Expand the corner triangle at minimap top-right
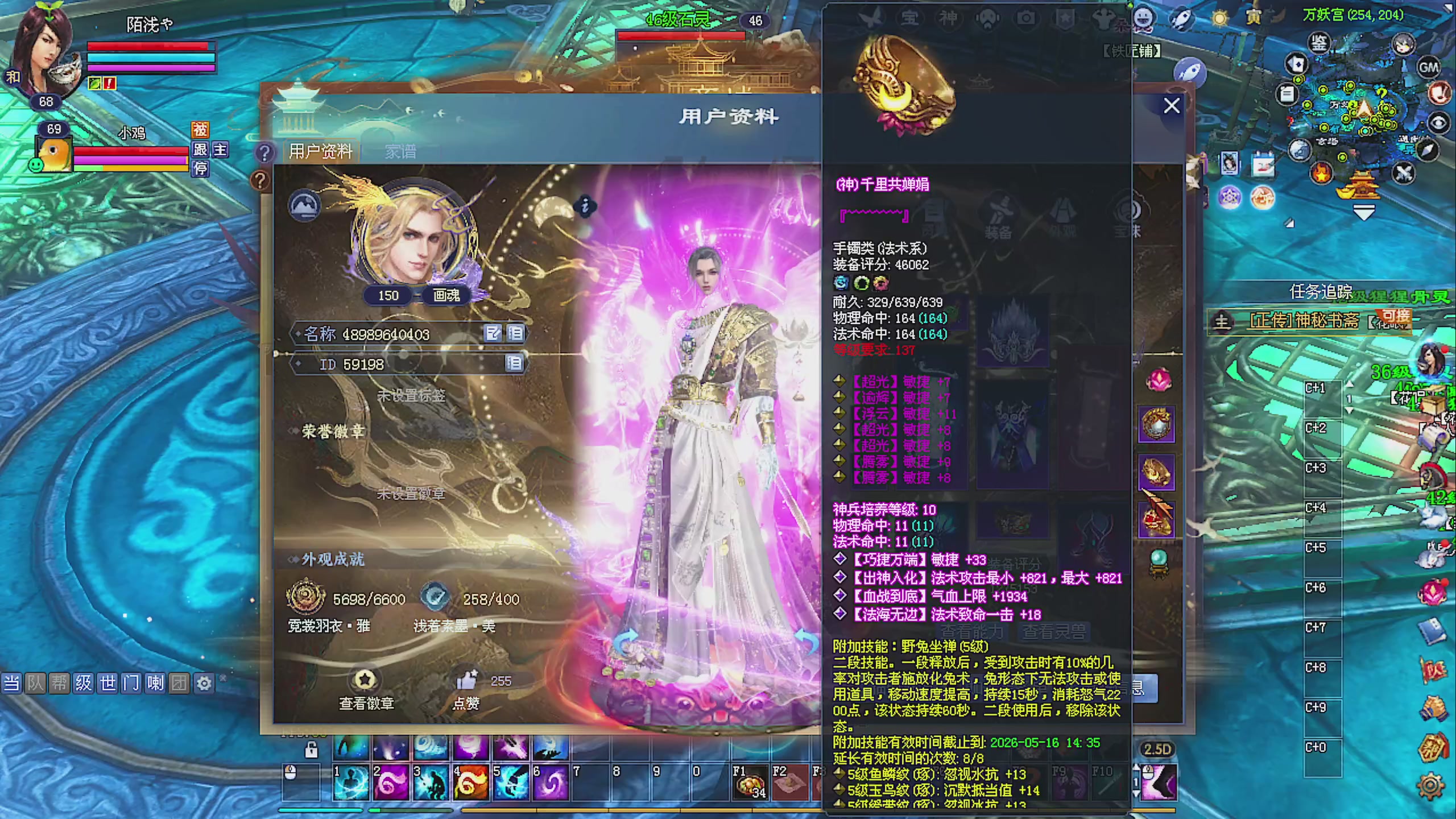The image size is (1456, 819). click(1449, 7)
